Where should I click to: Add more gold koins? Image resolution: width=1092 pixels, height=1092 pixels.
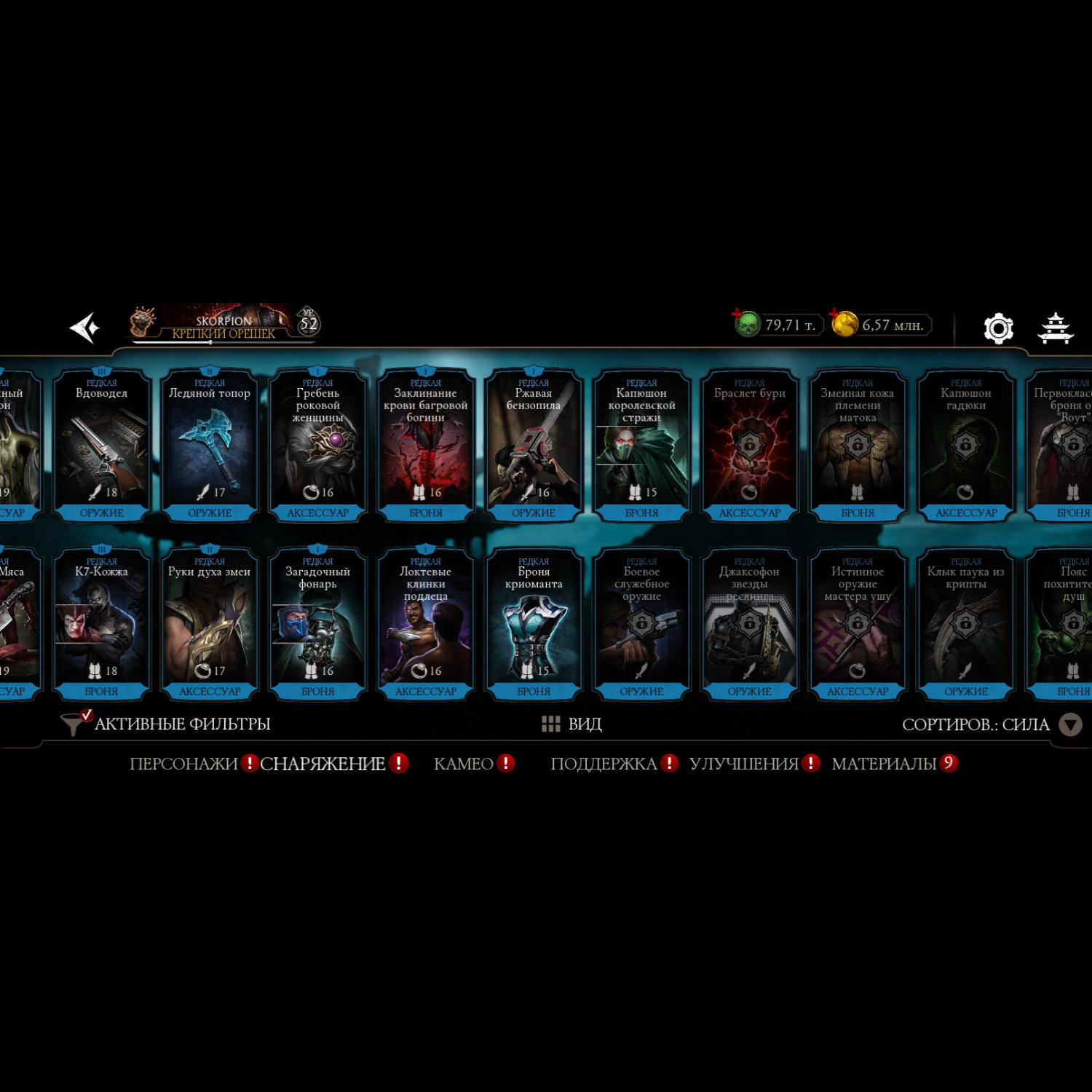(x=844, y=324)
